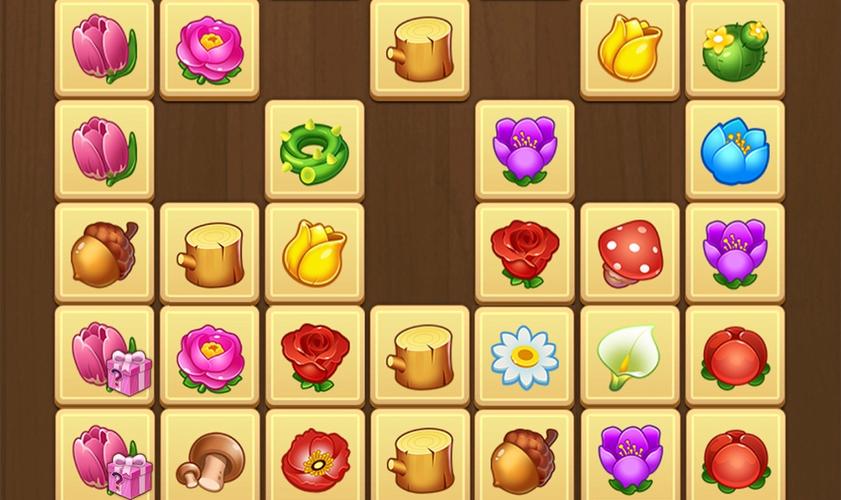Select the white daisy tile

point(524,356)
